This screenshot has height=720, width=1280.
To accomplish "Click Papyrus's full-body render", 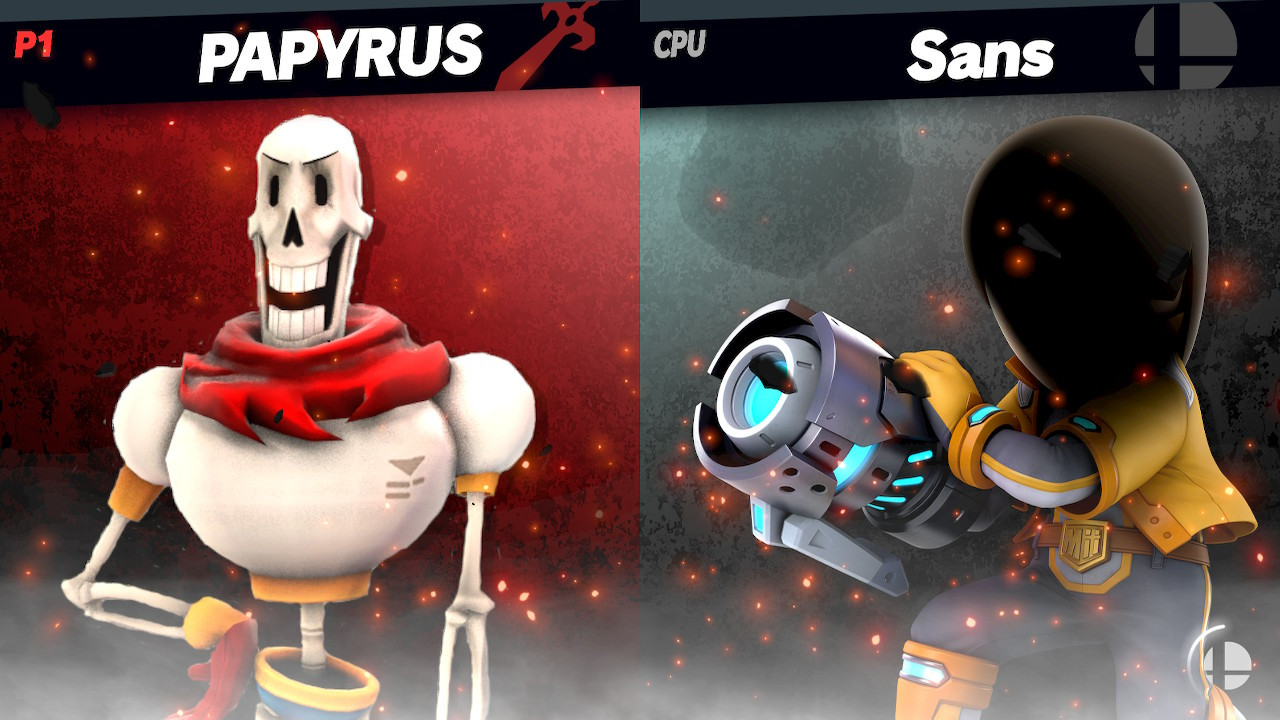I will pyautogui.click(x=310, y=420).
